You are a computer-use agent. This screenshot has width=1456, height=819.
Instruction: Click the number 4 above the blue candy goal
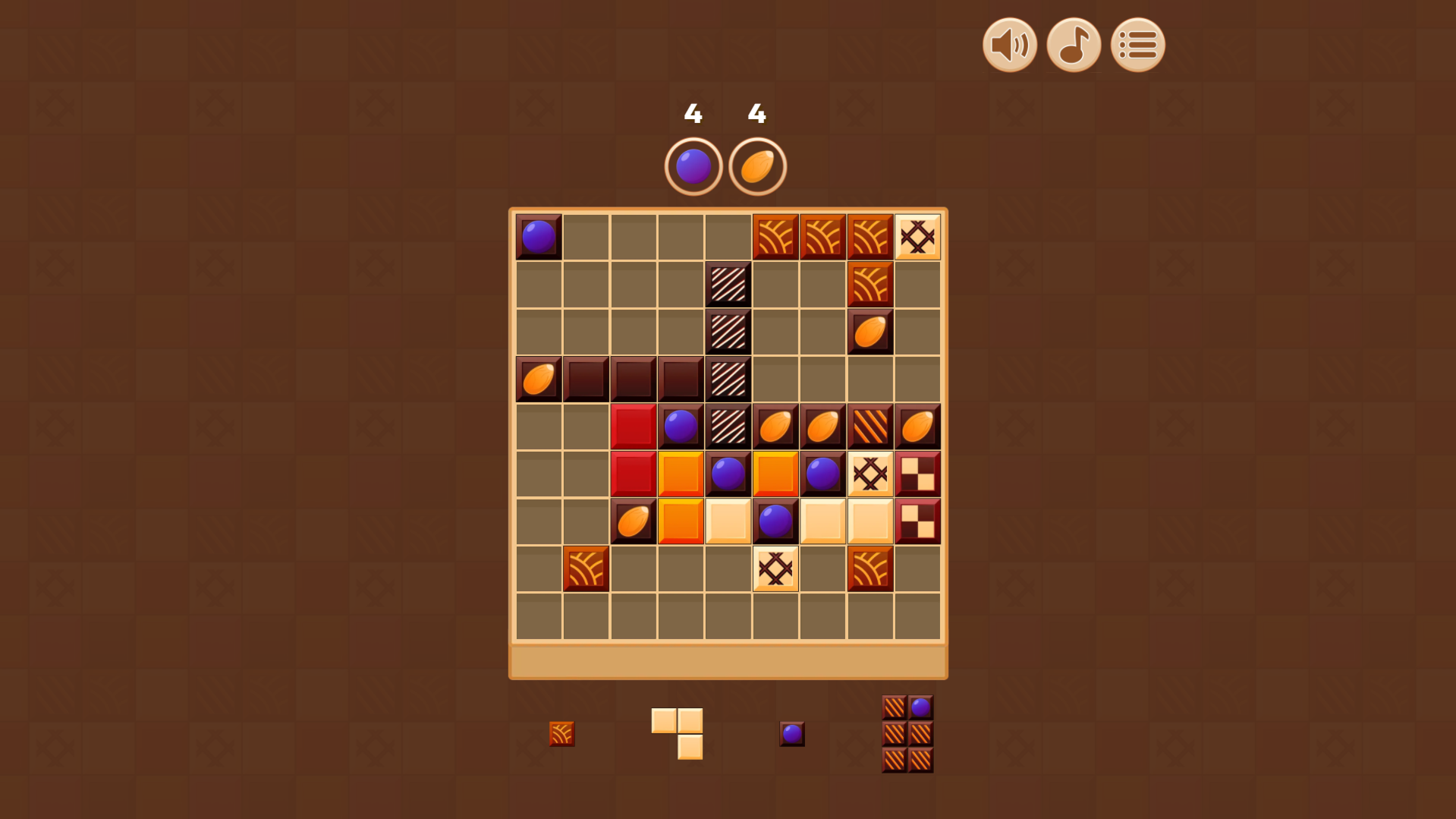(x=693, y=114)
